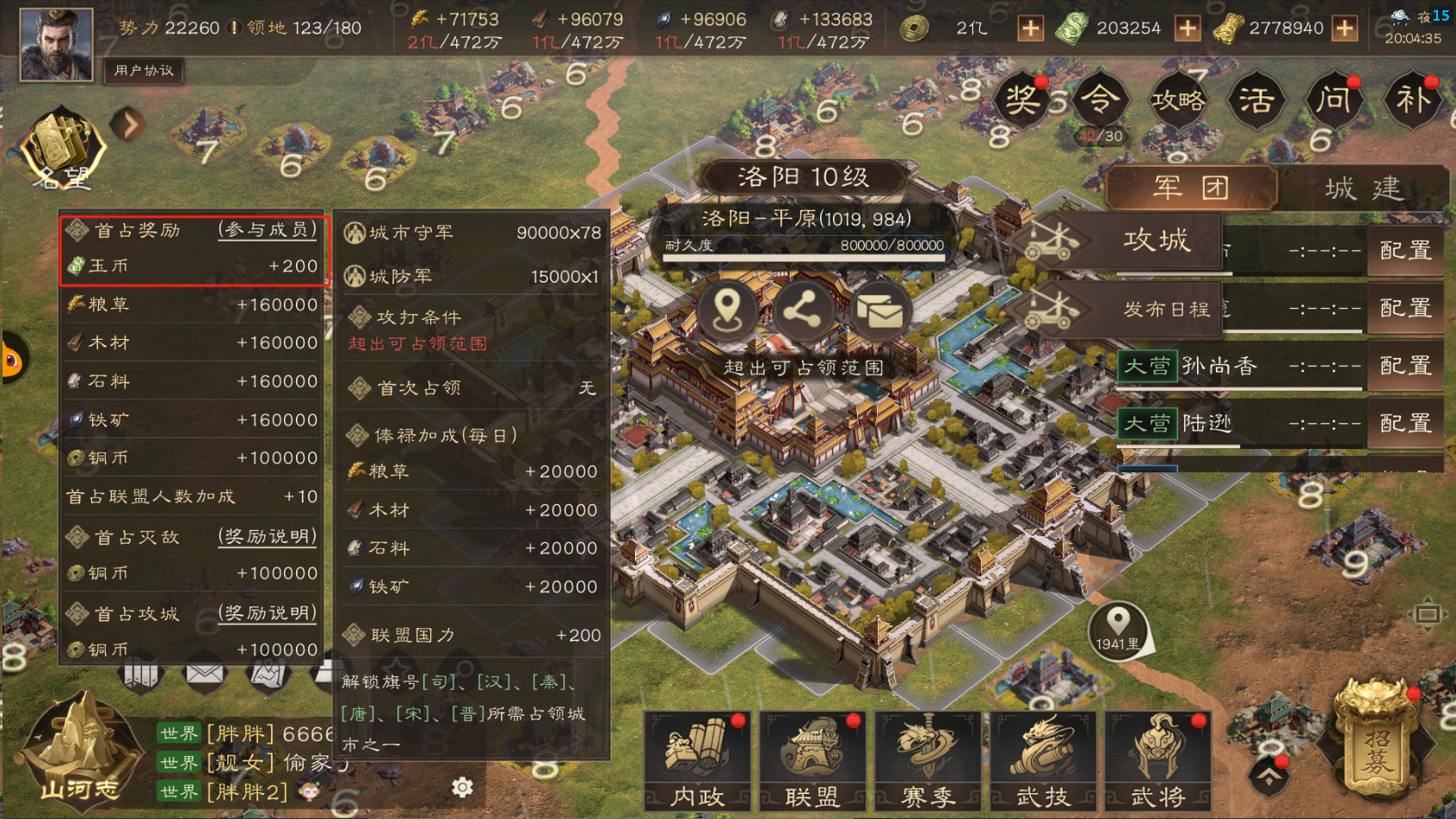
Task: Open the 奖 rewards icon
Action: (x=1022, y=101)
